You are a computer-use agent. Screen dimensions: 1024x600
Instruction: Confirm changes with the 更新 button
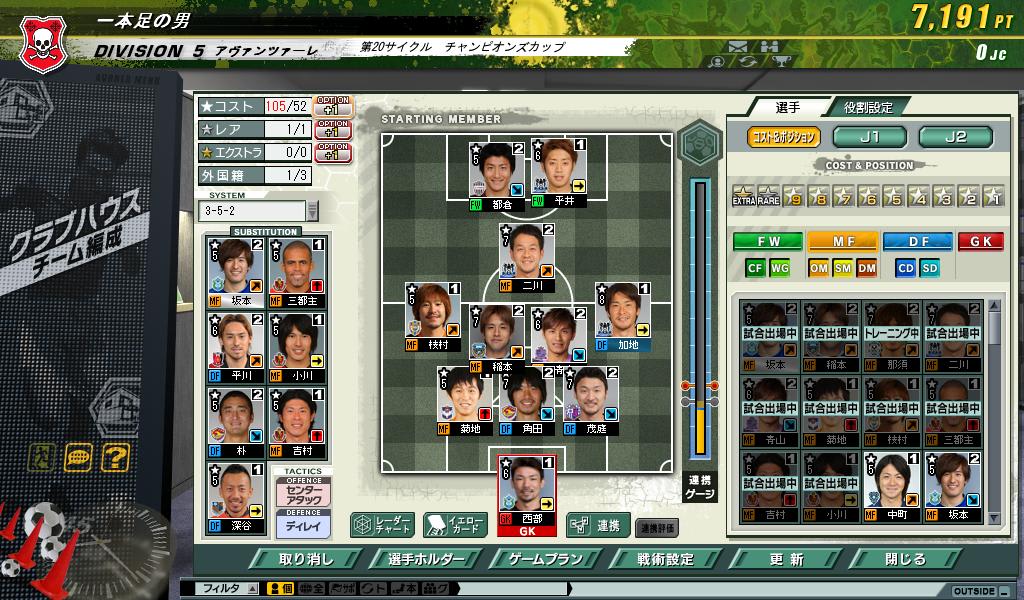click(787, 559)
